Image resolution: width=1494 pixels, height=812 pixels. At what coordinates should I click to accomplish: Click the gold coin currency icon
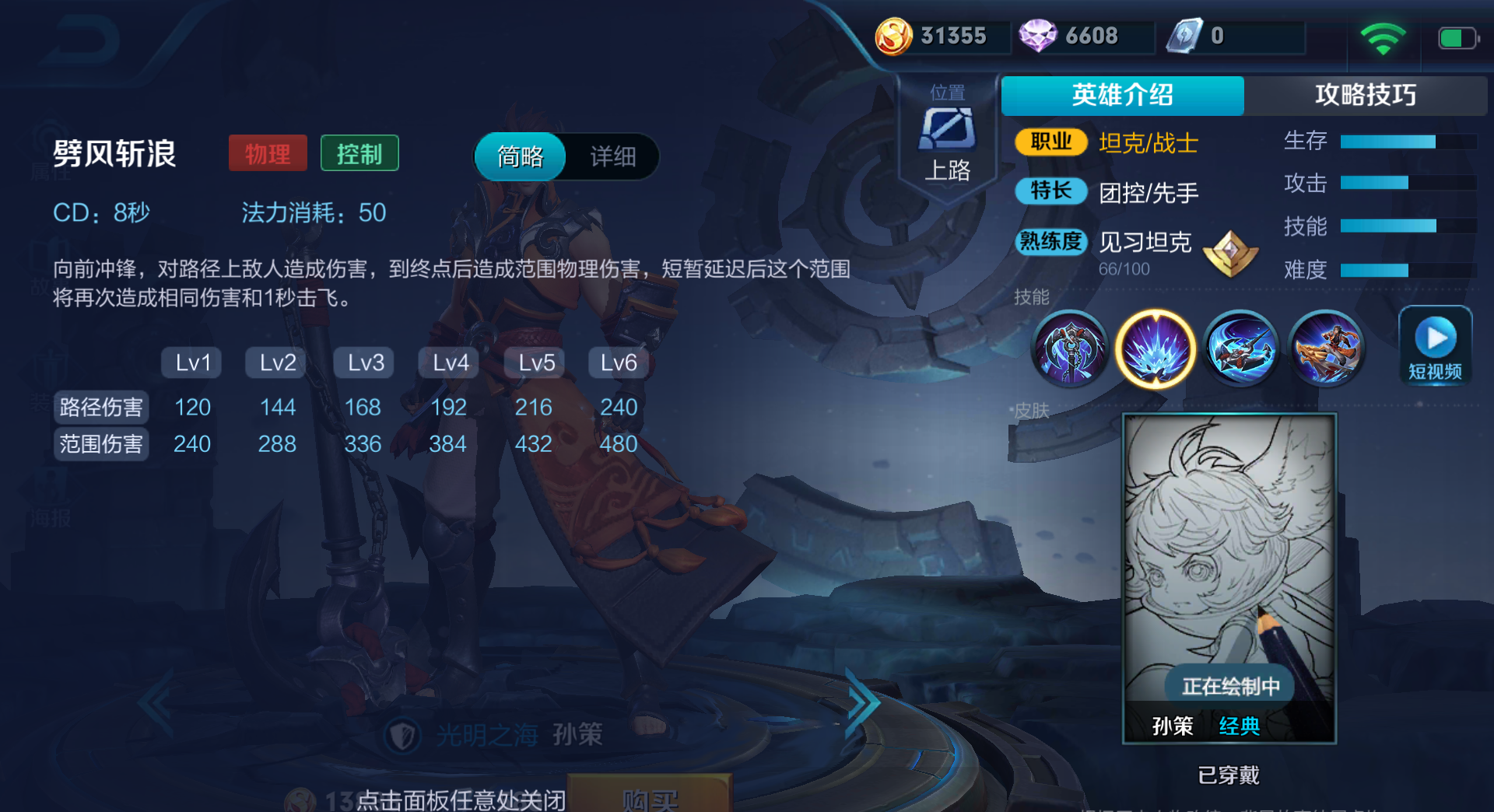(893, 35)
